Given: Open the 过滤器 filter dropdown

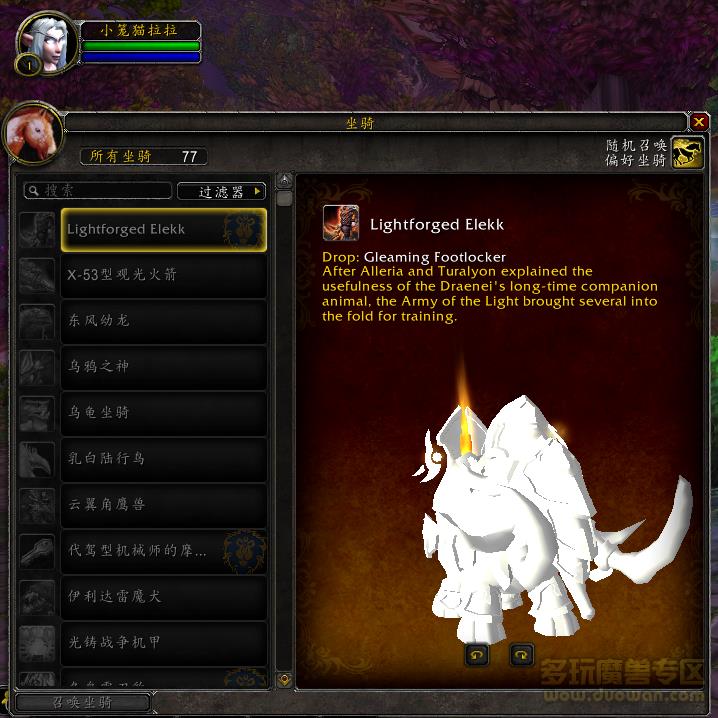Looking at the screenshot, I should tap(221, 191).
